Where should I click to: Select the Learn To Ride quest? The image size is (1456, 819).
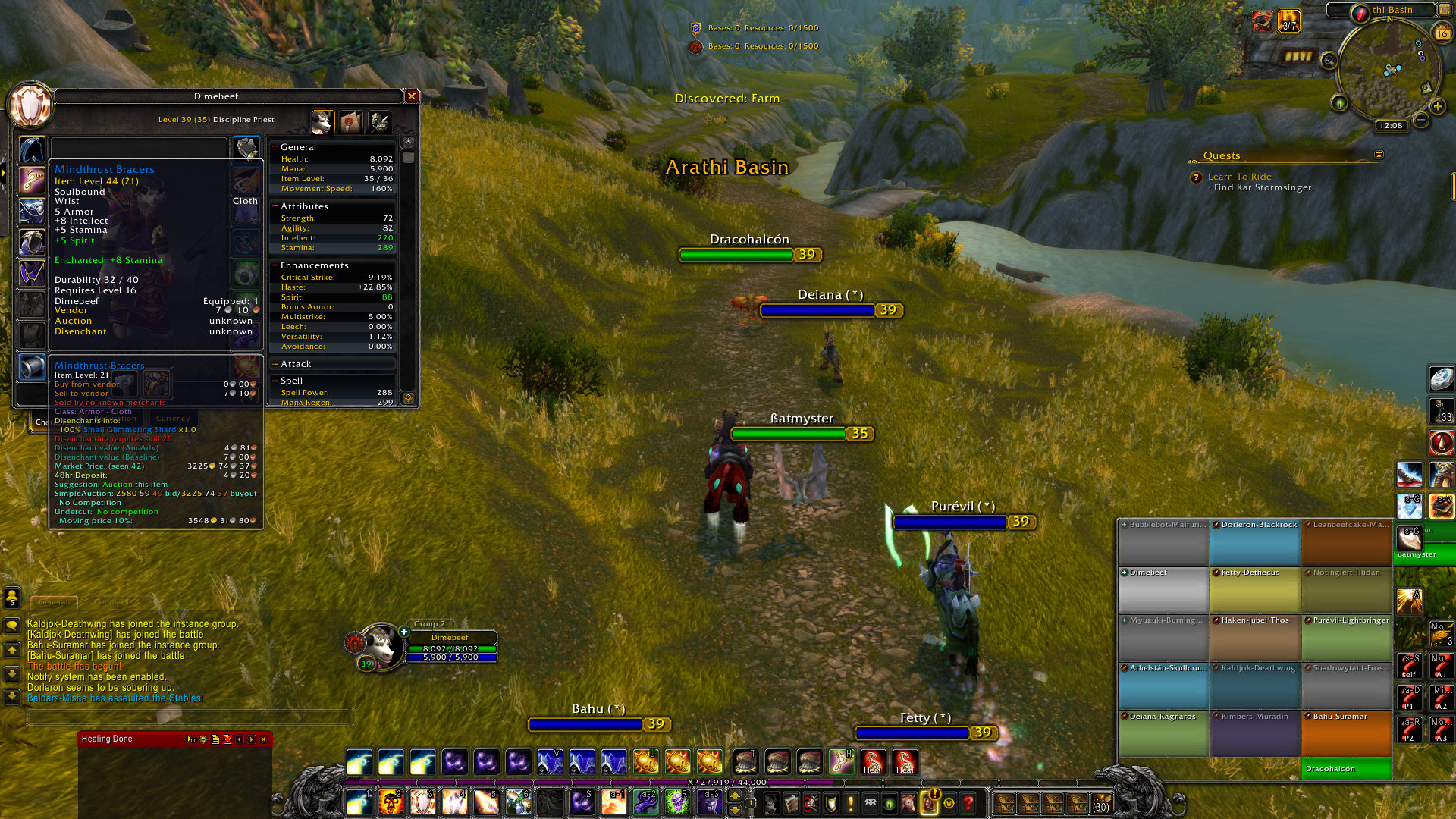click(1239, 177)
